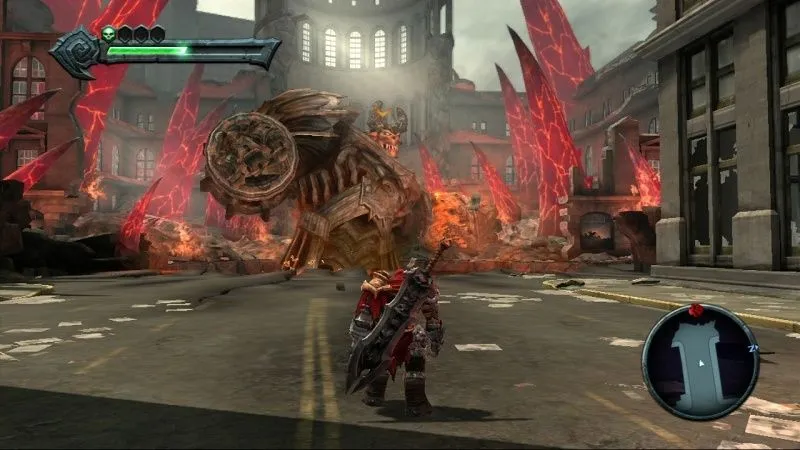Click the circular minimap
The image size is (800, 450).
tap(699, 361)
